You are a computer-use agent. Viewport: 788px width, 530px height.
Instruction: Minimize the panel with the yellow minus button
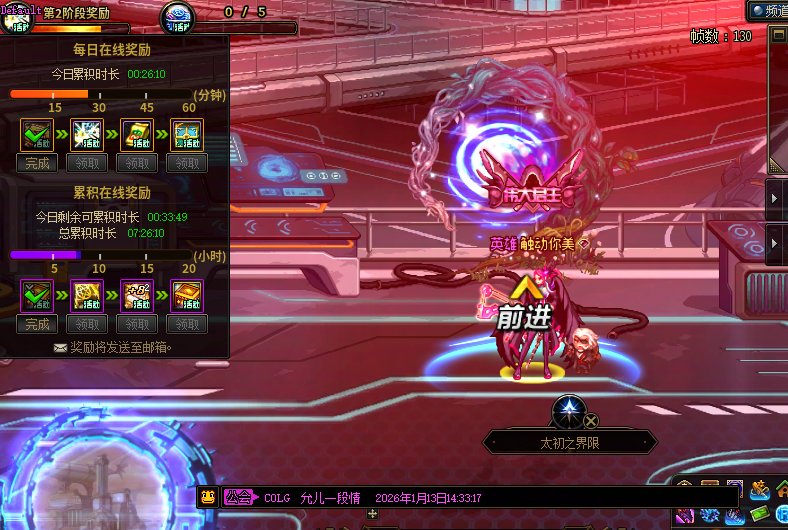point(777,35)
